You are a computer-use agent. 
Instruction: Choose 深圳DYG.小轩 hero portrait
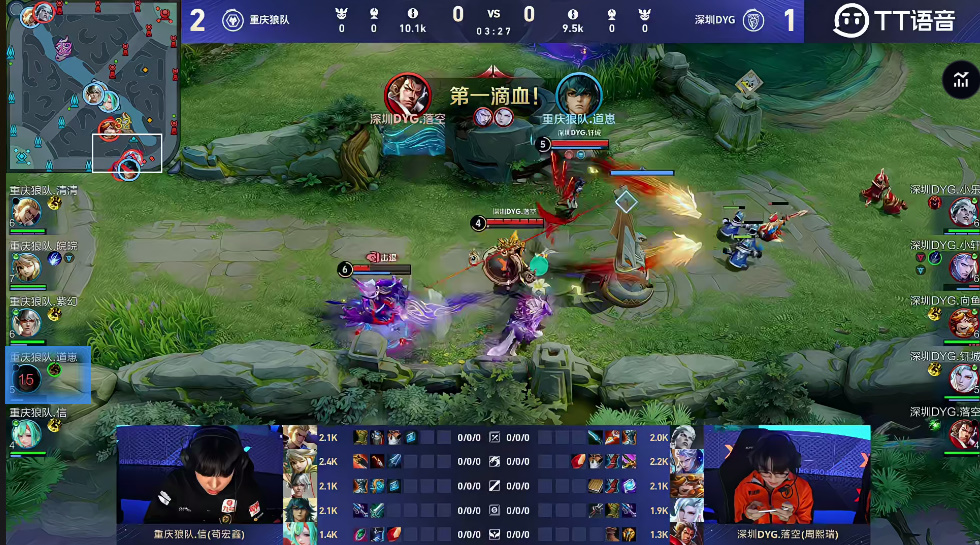tap(961, 267)
